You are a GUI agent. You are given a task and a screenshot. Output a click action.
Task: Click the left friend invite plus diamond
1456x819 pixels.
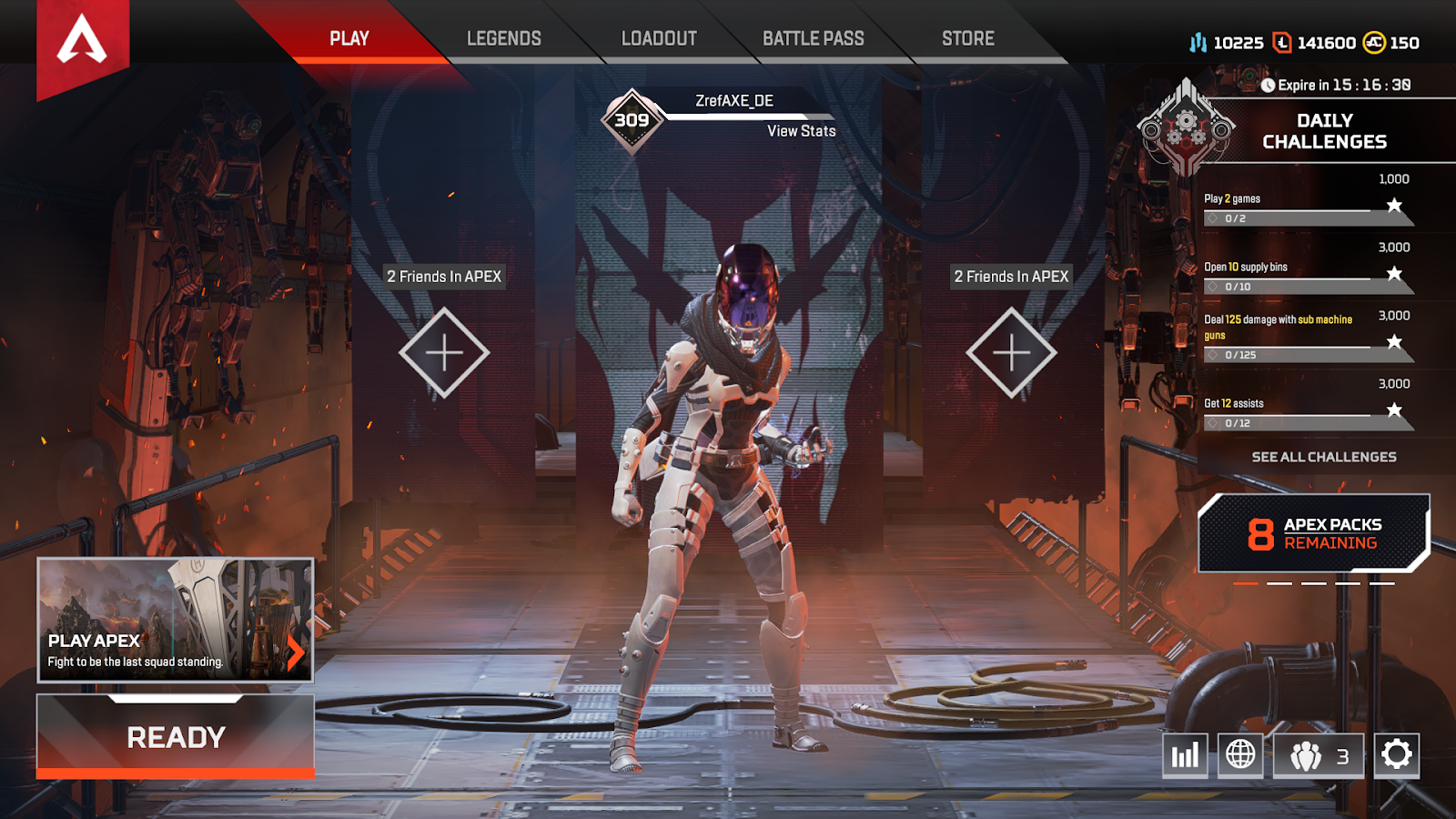[444, 351]
